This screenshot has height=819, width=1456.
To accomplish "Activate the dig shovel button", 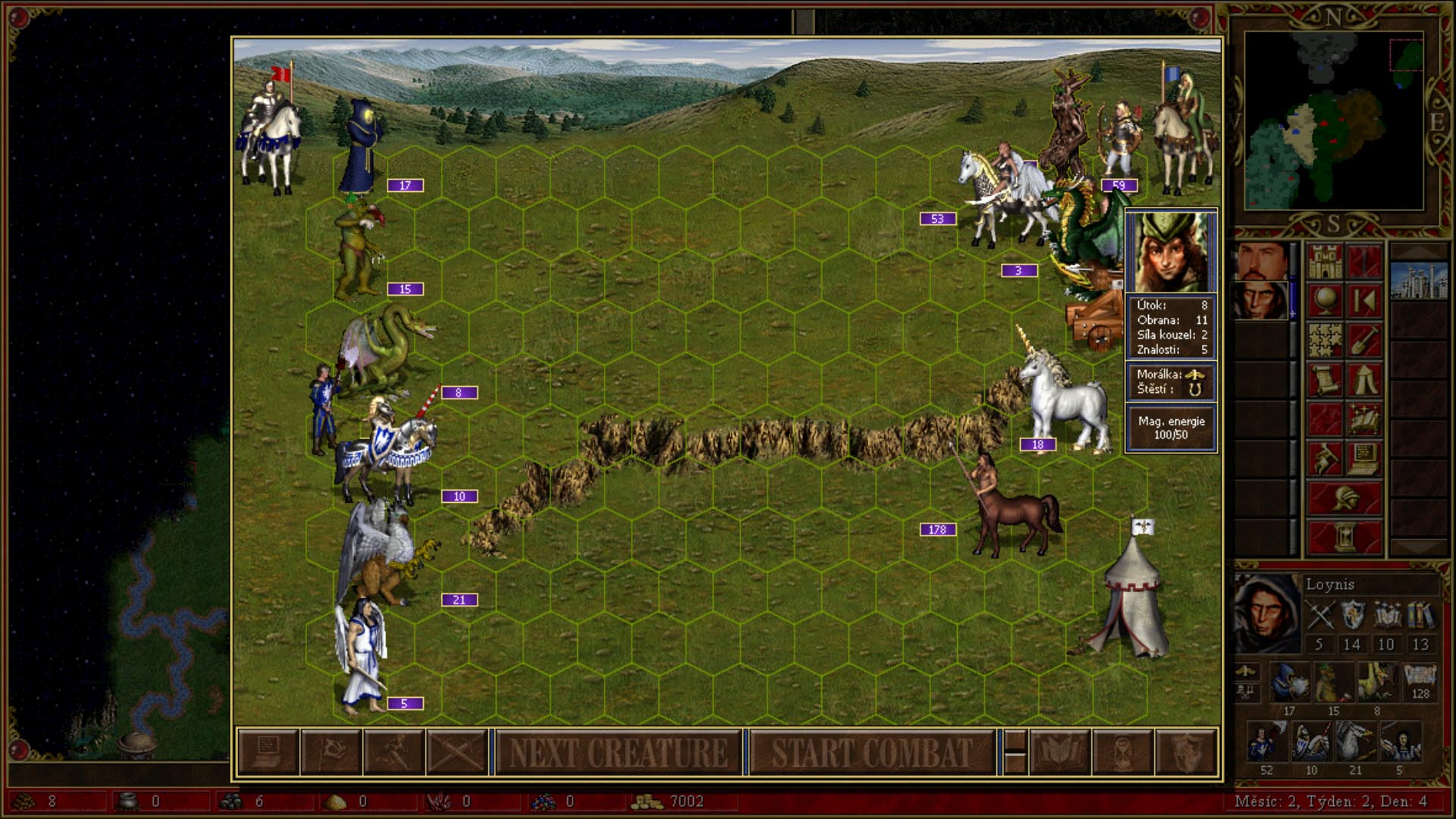I will tap(1364, 340).
